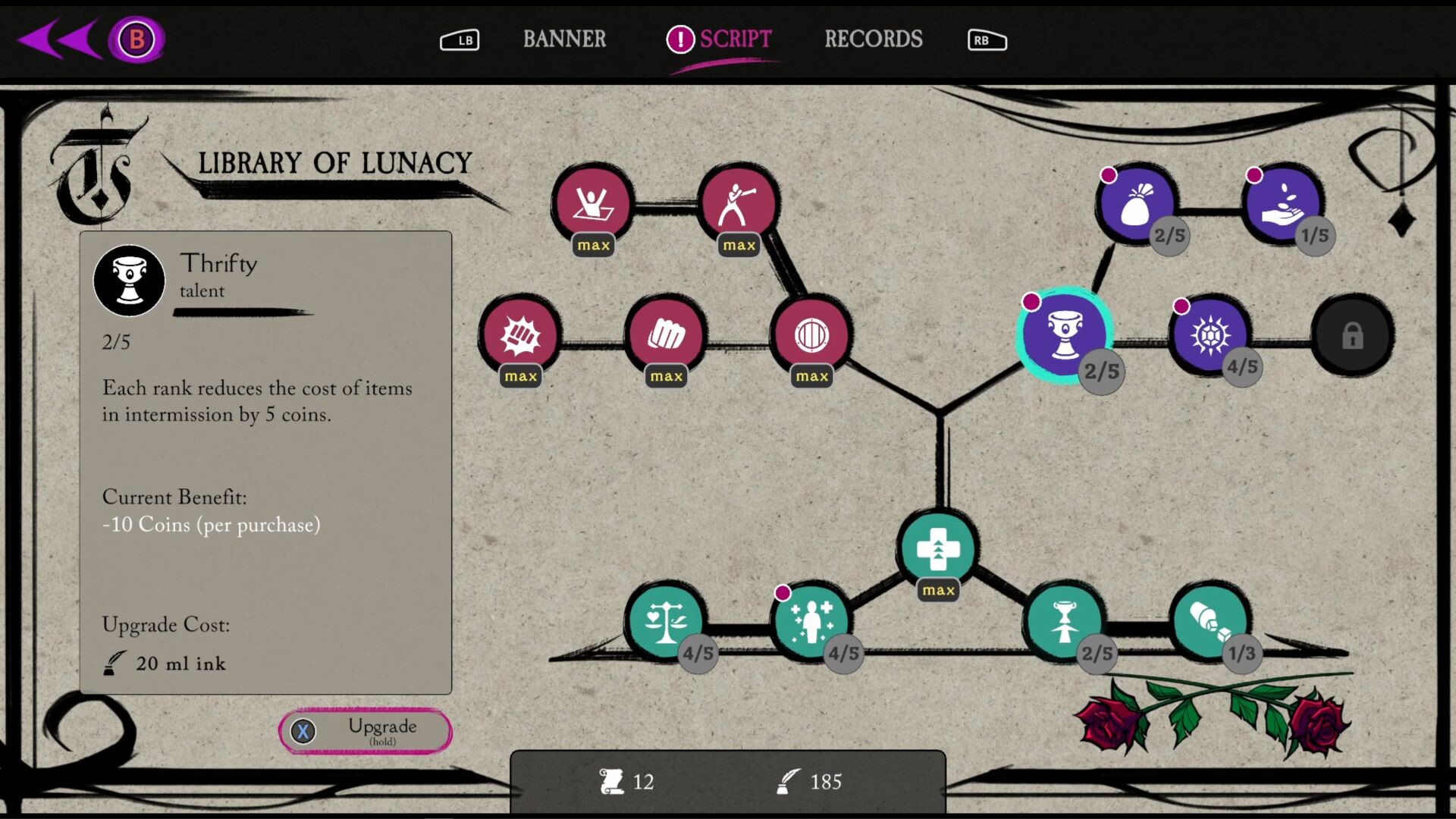Image resolution: width=1456 pixels, height=819 pixels.
Task: Open the maxed explosion talent node
Action: pyautogui.click(x=519, y=334)
